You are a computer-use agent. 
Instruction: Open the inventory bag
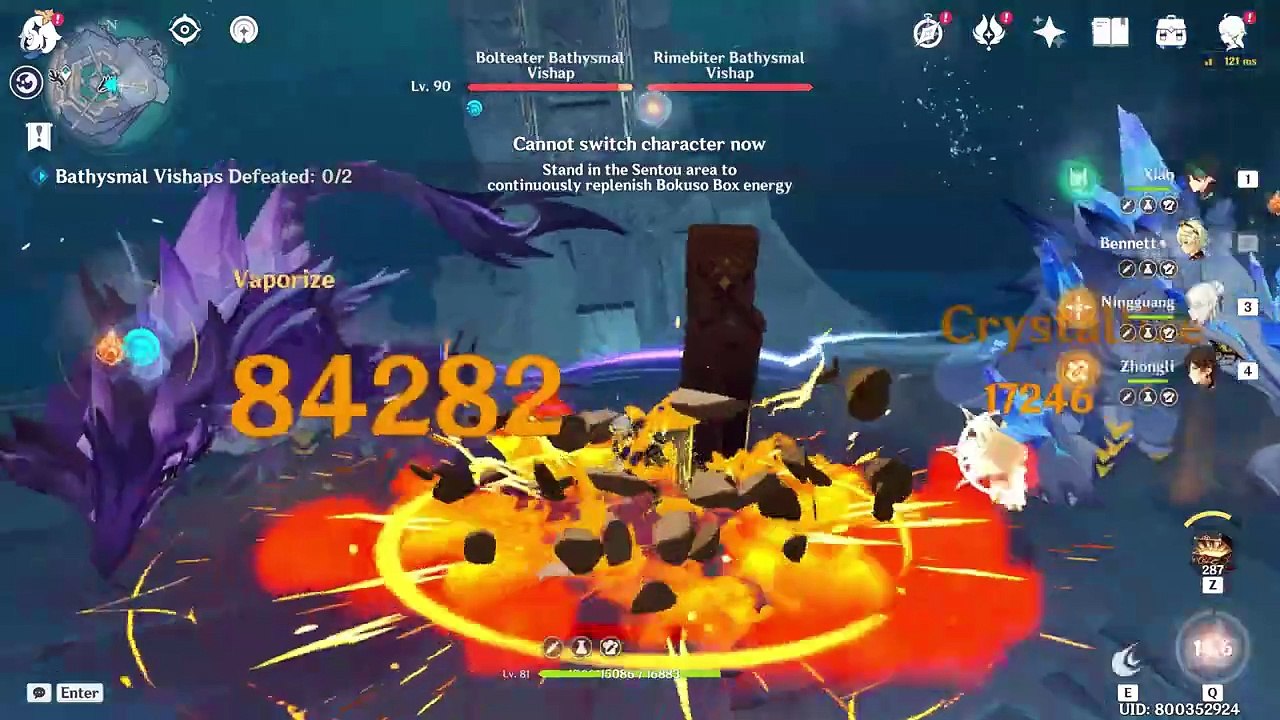(x=1171, y=32)
